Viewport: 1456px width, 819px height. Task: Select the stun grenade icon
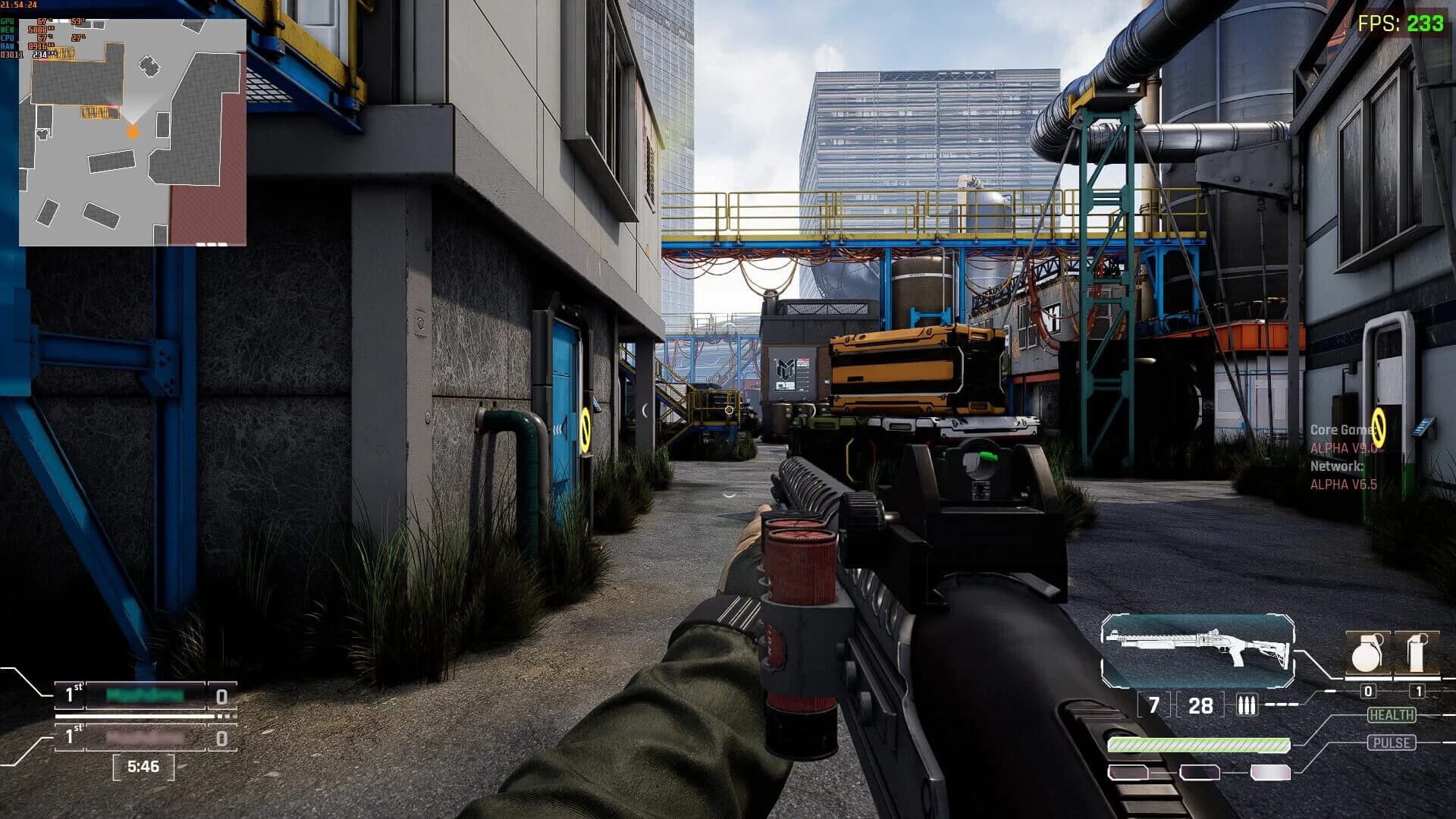click(1419, 652)
